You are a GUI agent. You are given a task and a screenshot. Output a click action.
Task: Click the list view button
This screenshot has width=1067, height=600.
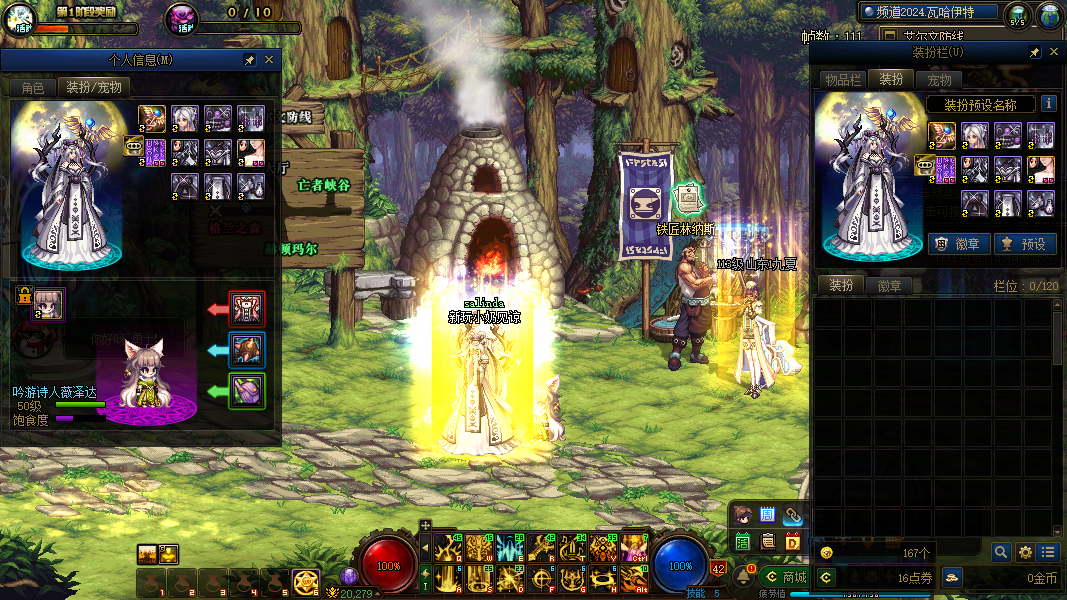click(x=1048, y=552)
